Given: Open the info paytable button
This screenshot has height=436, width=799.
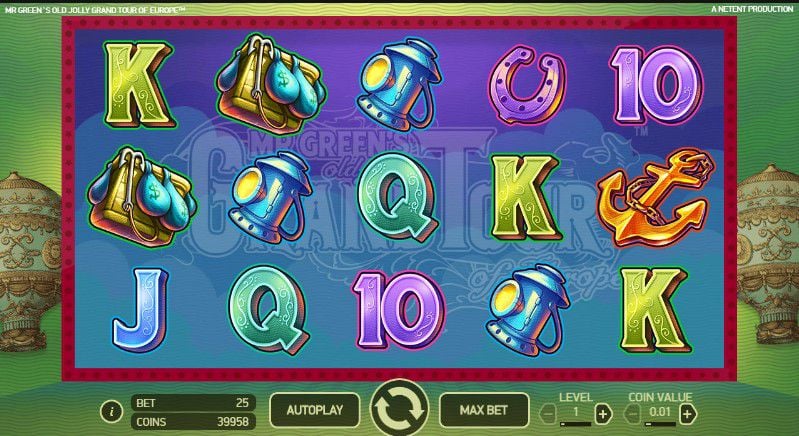Looking at the screenshot, I should click(x=111, y=411).
